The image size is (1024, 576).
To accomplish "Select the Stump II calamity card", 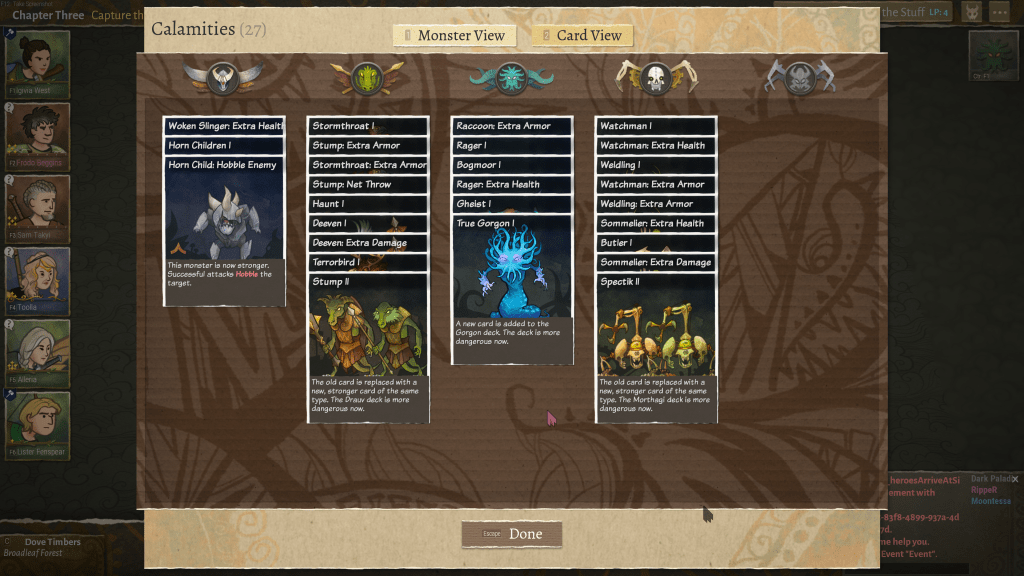I will [x=368, y=345].
